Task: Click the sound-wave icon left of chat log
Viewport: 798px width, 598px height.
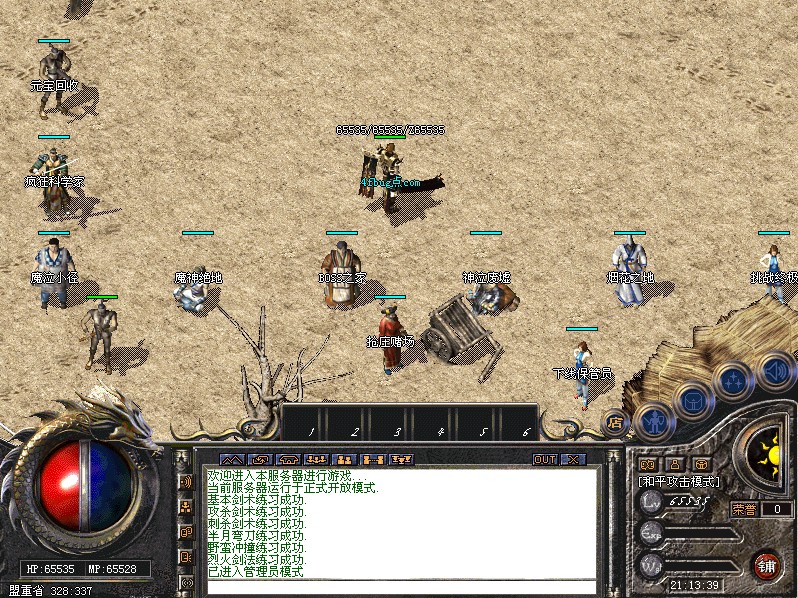Action: click(185, 481)
